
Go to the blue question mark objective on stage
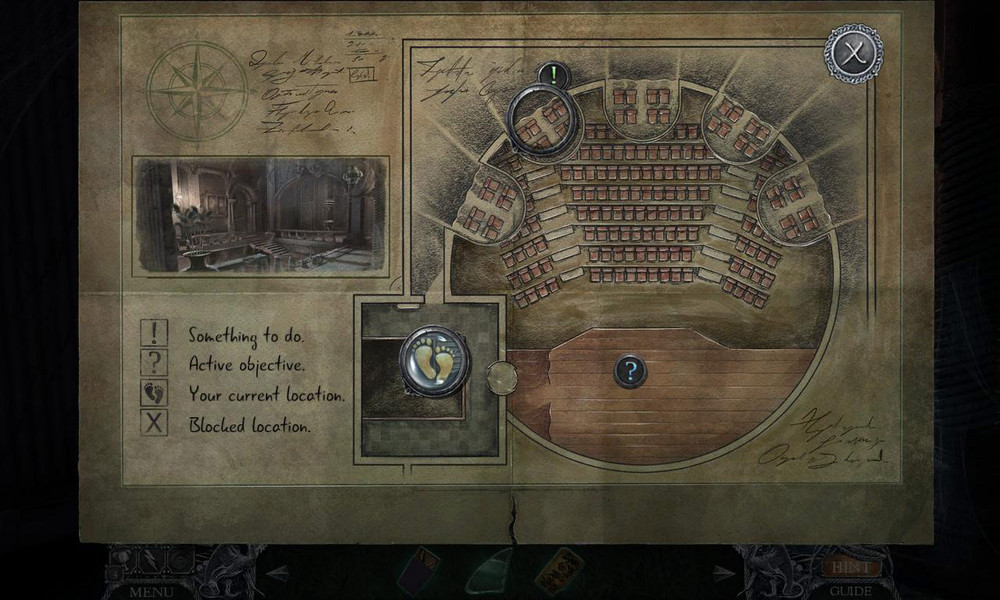click(629, 372)
